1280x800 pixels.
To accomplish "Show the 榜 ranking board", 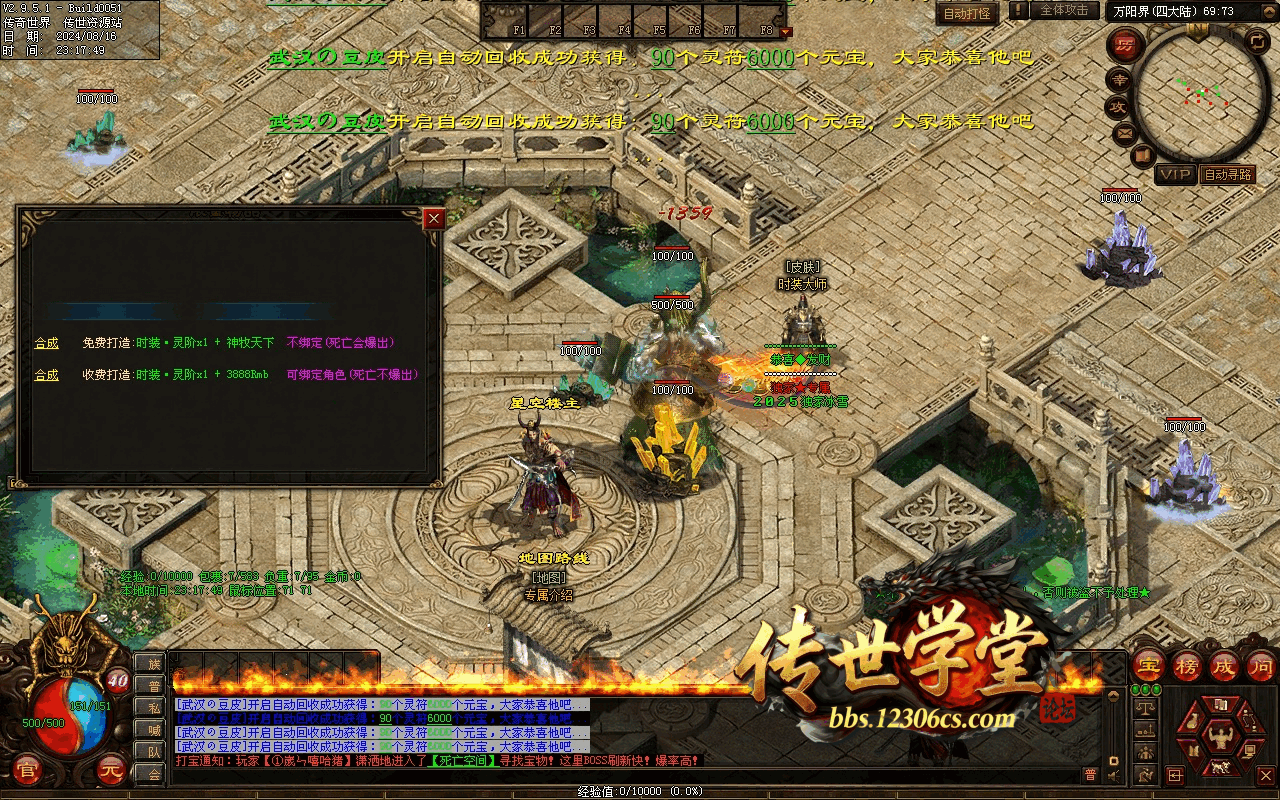I will [1187, 667].
